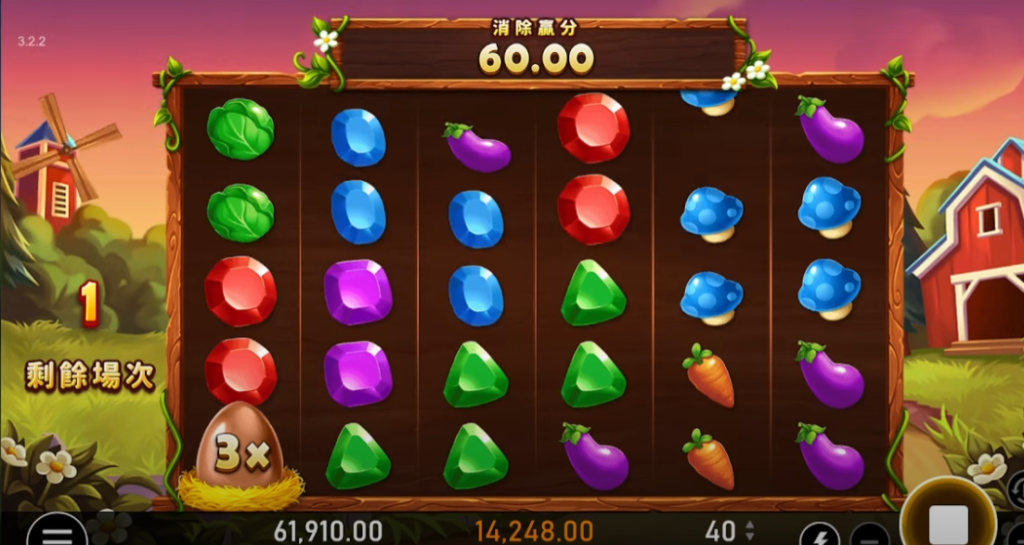Toggle the lightning bolt turbo mode
The width and height of the screenshot is (1024, 545).
tap(820, 535)
